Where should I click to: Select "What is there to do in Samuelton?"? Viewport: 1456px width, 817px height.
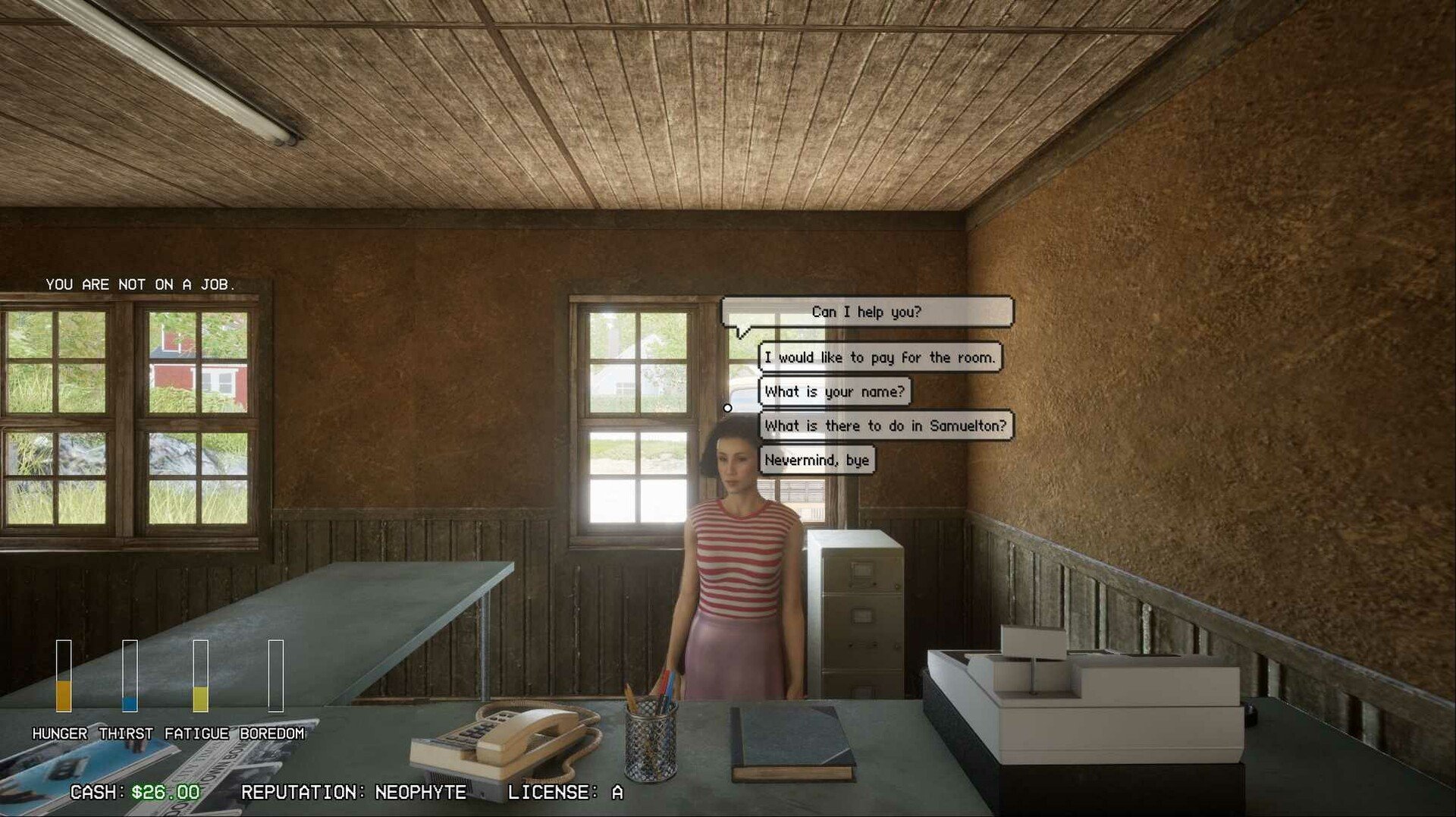click(885, 426)
